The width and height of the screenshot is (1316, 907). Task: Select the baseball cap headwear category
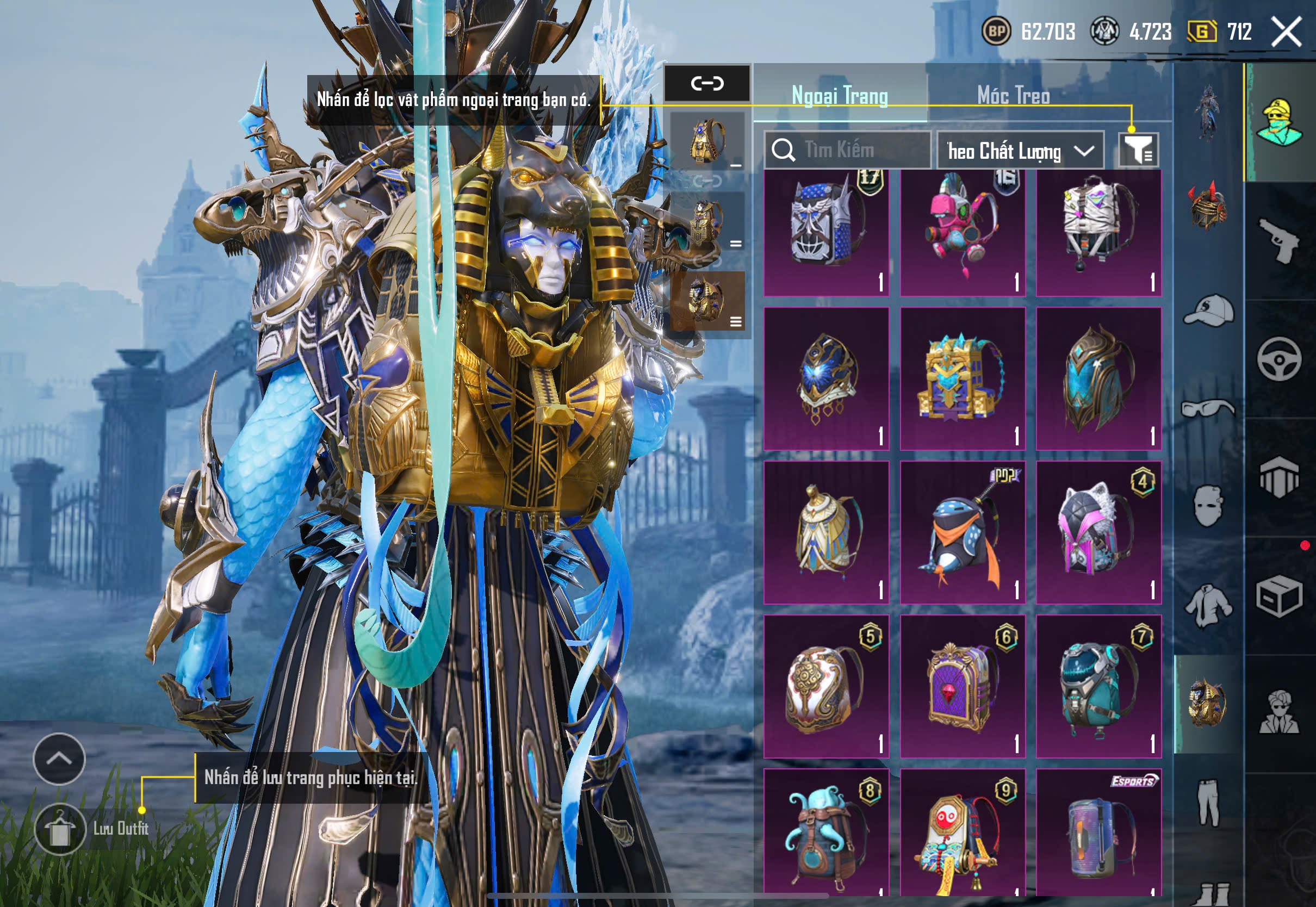[1209, 311]
